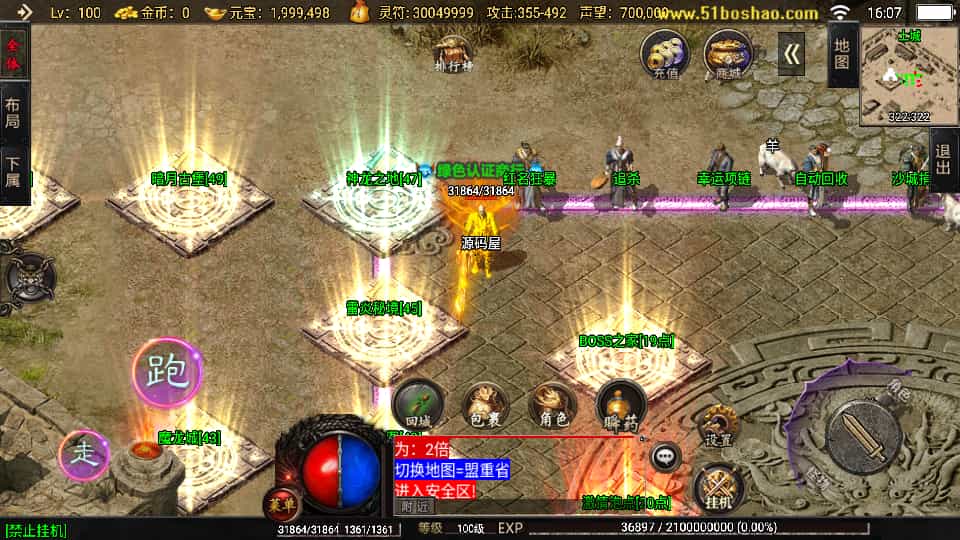Activate the 跑 run button
The width and height of the screenshot is (960, 540).
(x=167, y=372)
